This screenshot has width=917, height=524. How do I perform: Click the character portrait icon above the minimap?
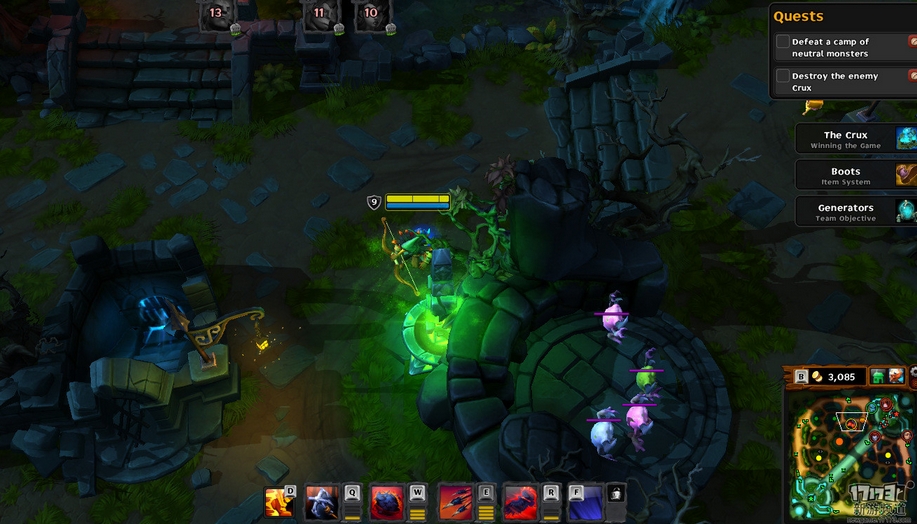click(x=896, y=376)
